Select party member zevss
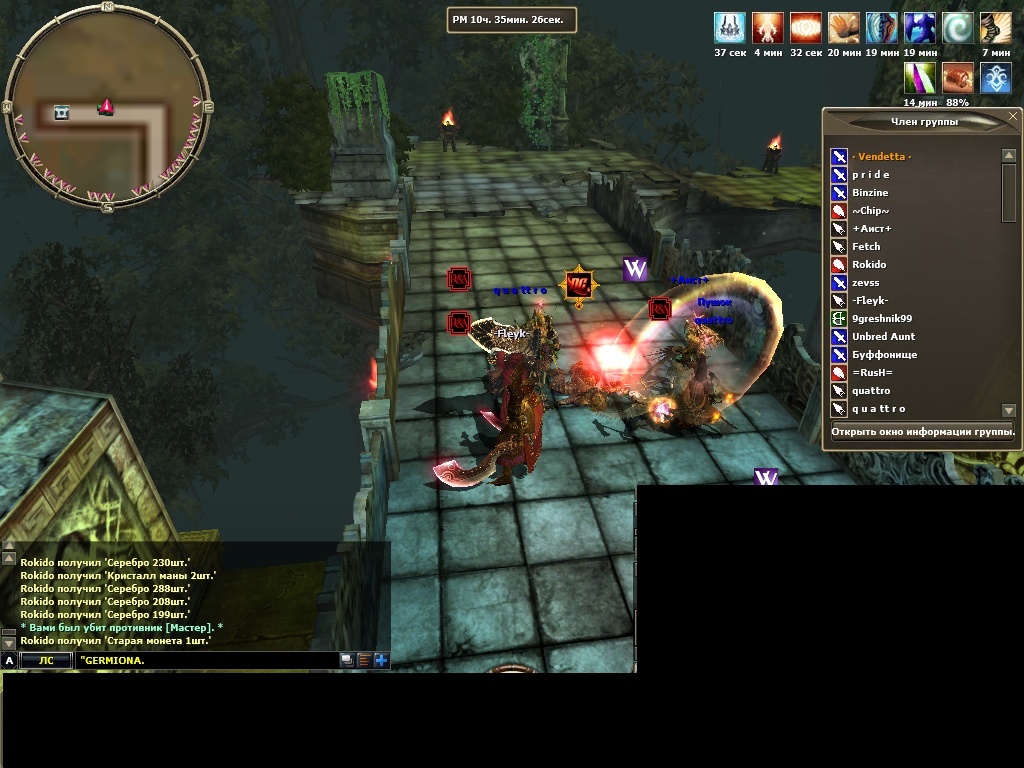 pos(866,282)
